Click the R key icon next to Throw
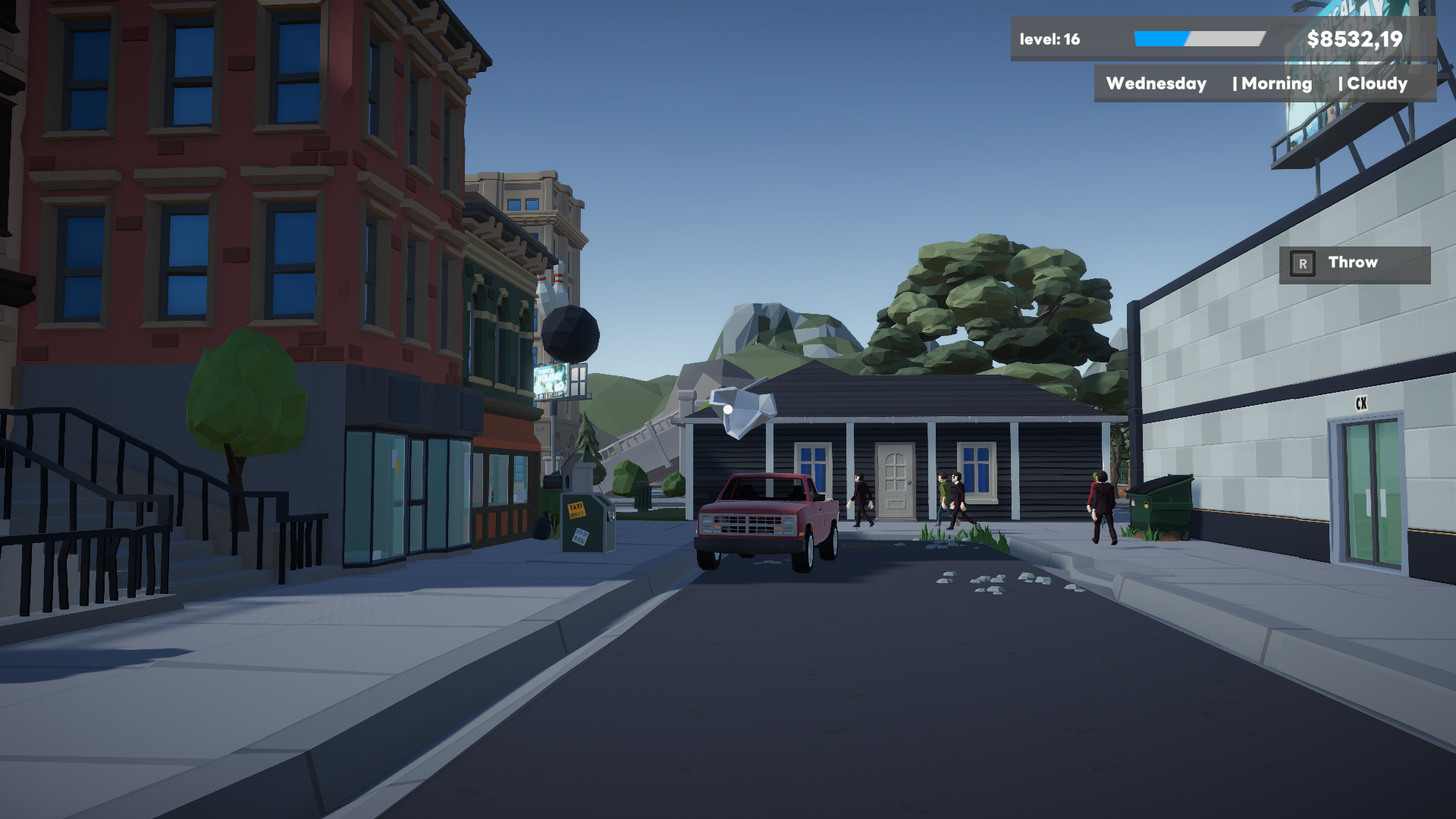 1302,263
